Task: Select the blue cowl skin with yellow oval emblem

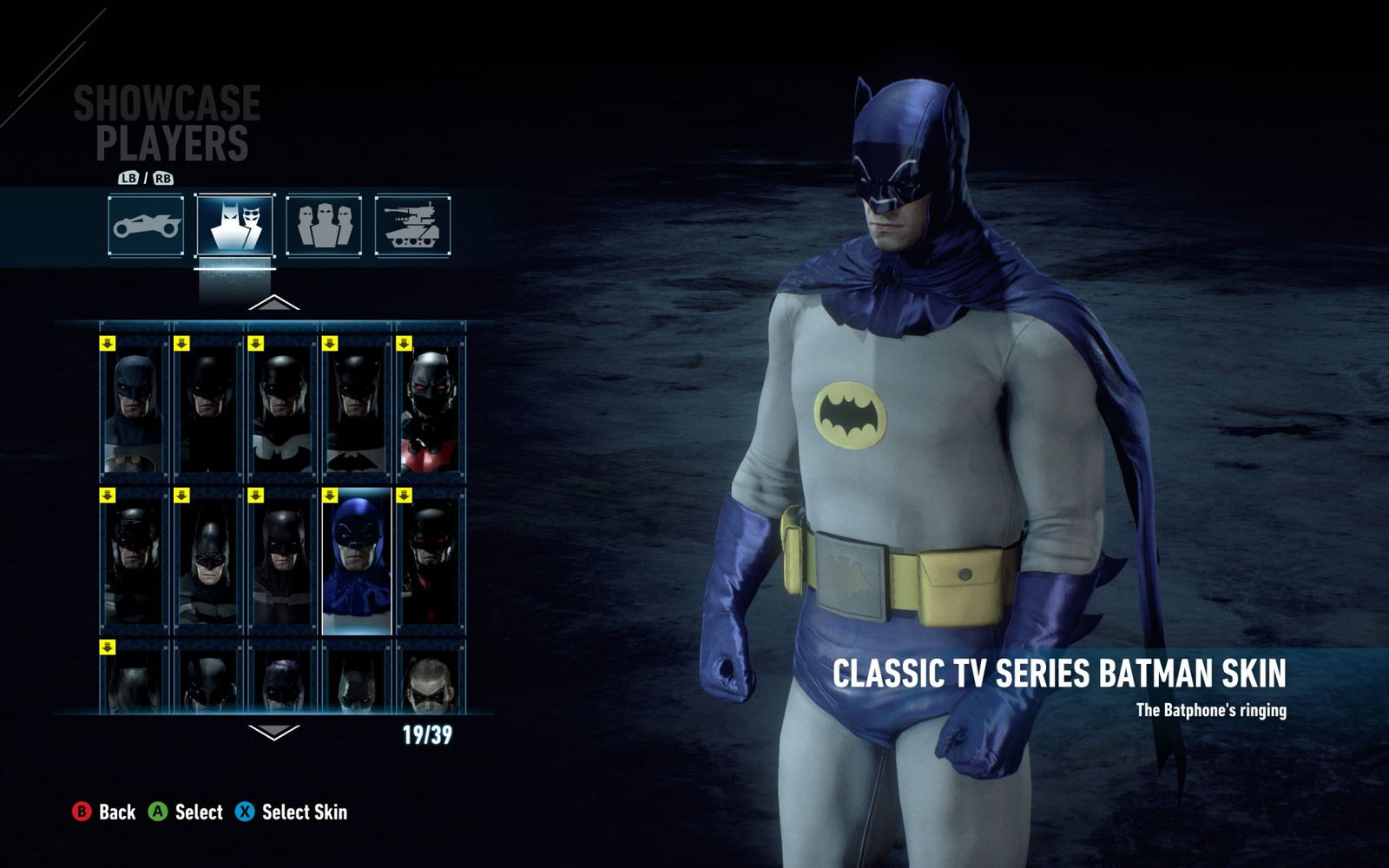Action: pyautogui.click(x=134, y=410)
